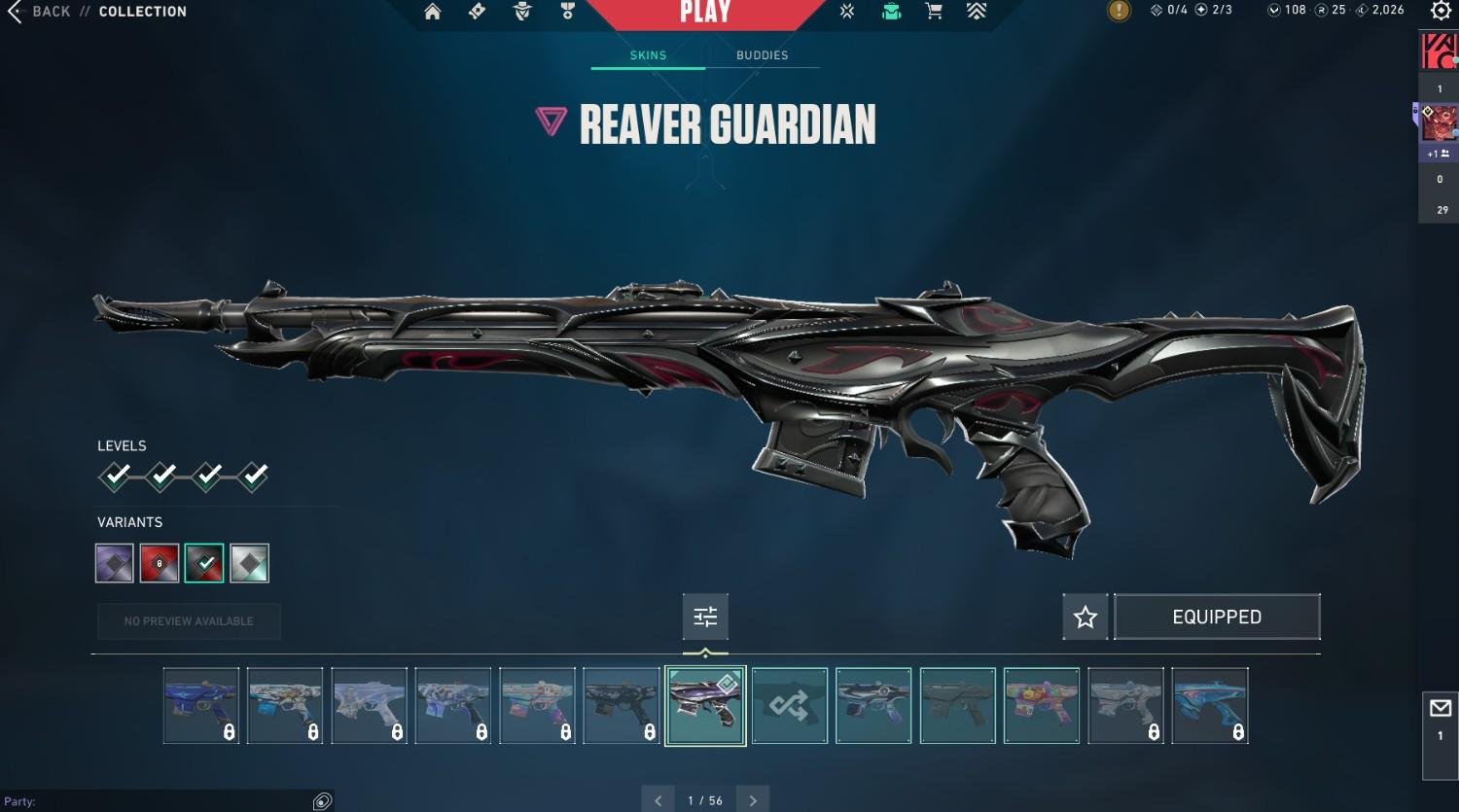The image size is (1459, 812).
Task: Open the skin filter options
Action: (705, 617)
